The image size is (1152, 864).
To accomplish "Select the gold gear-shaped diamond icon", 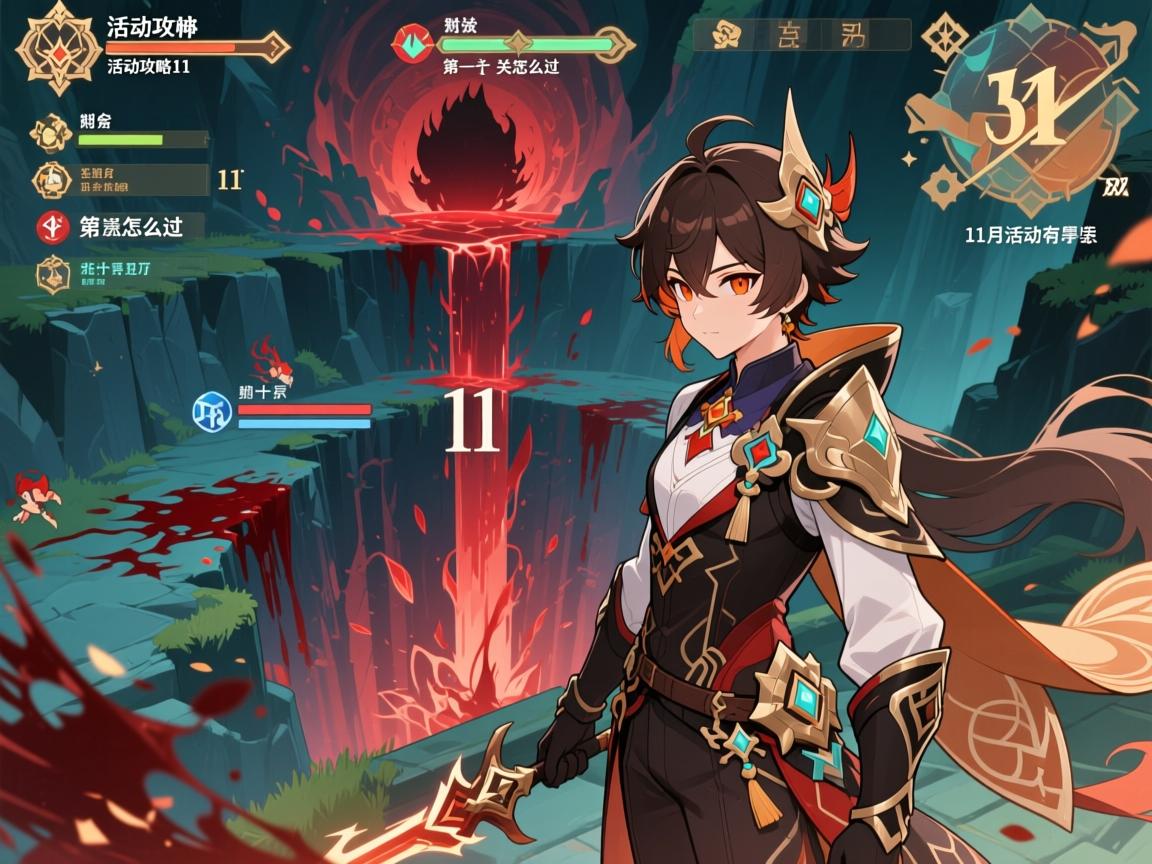I will [942, 186].
